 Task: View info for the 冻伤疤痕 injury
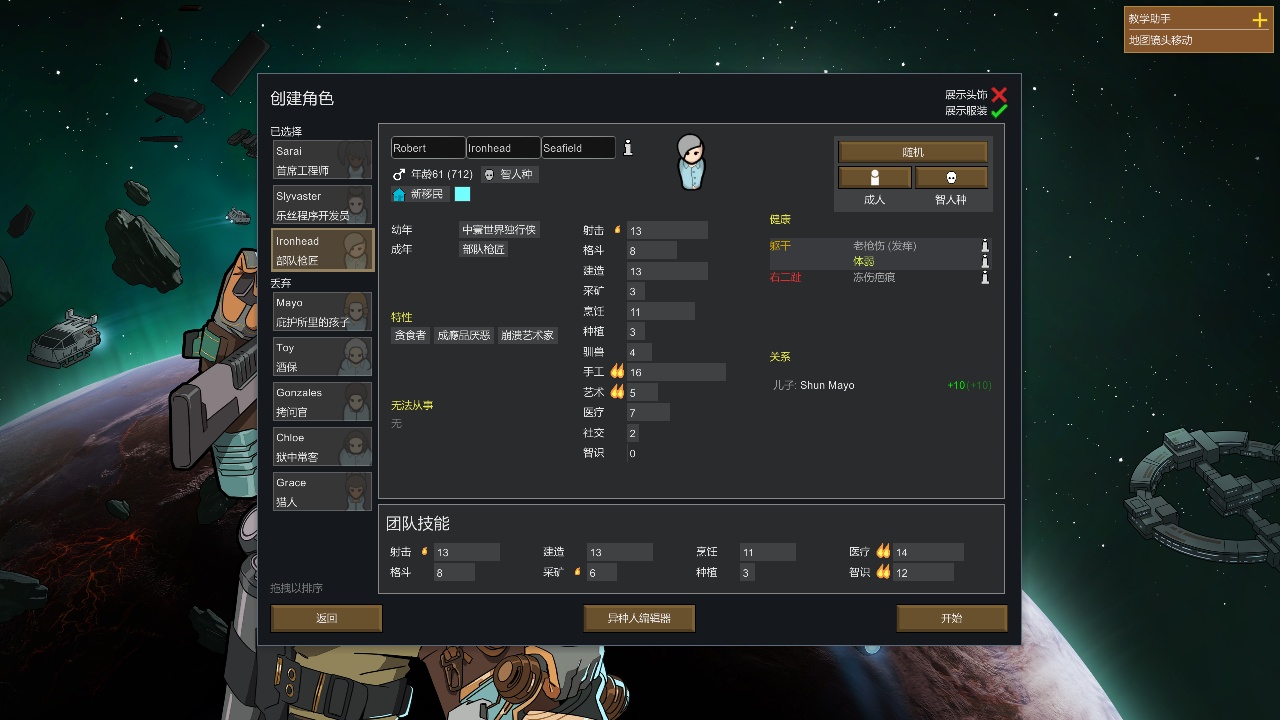[x=984, y=277]
